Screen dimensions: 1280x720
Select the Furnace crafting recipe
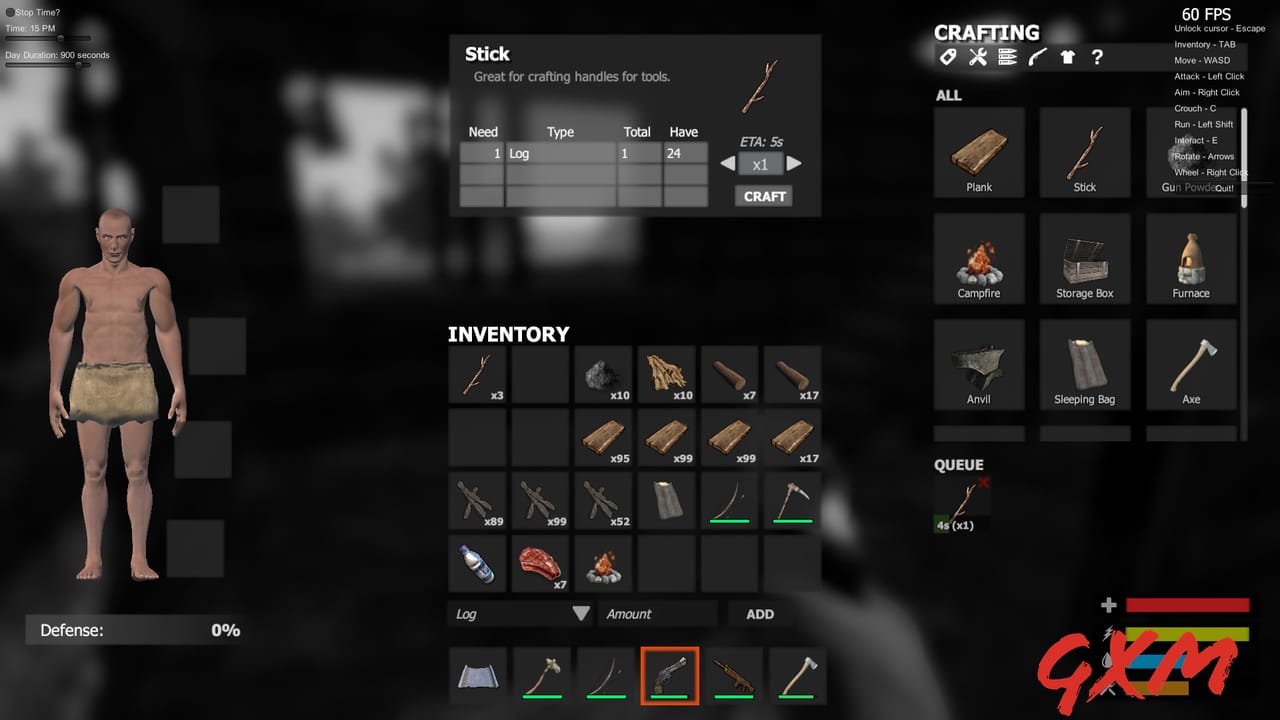1191,258
